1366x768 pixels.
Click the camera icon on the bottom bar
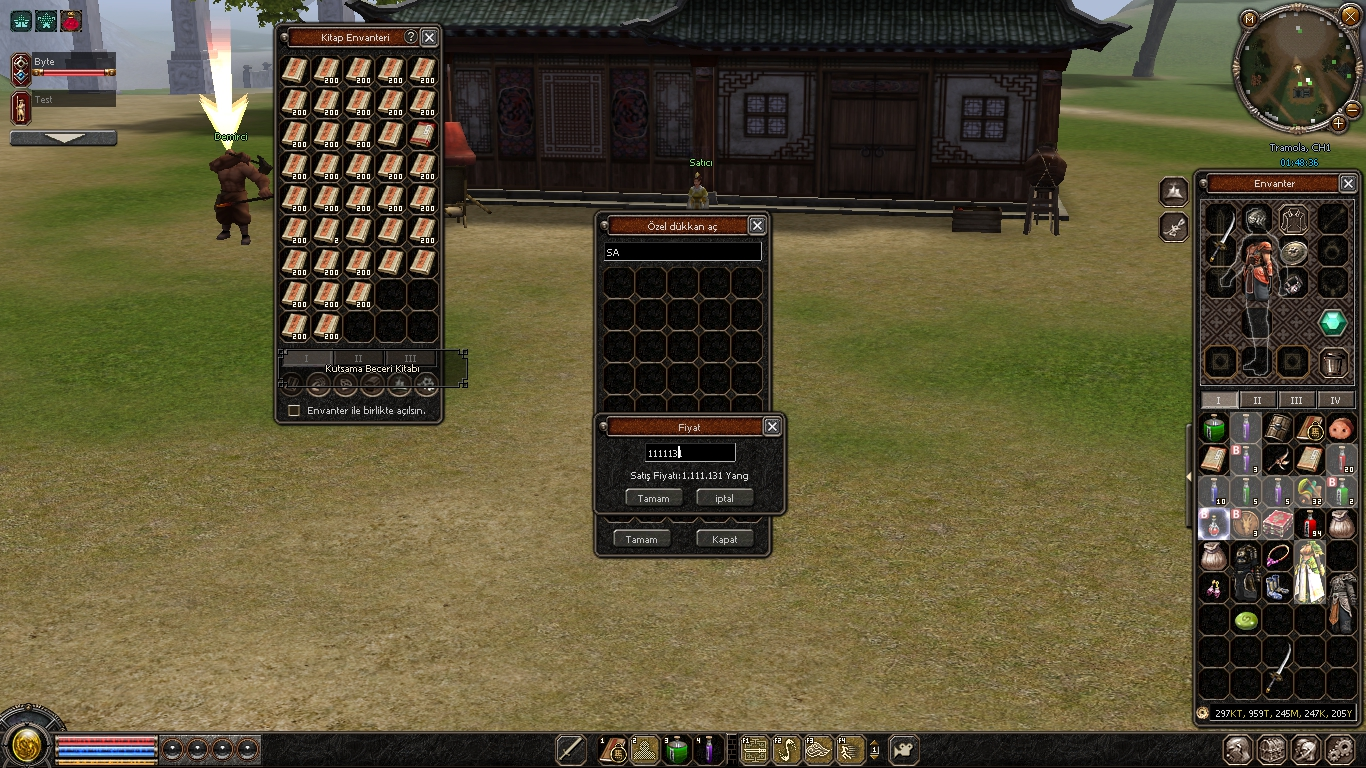[x=903, y=749]
